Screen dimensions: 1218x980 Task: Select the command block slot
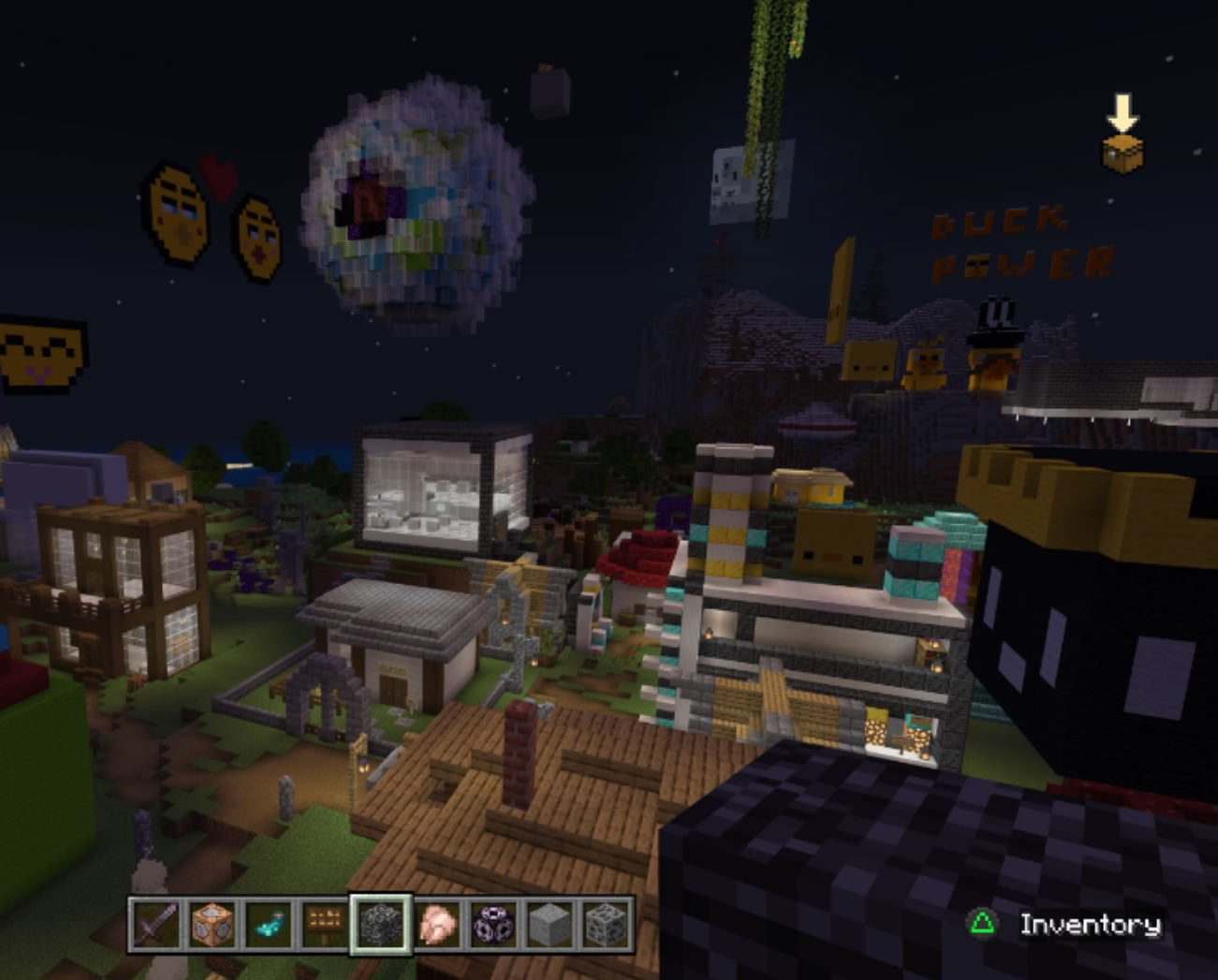(x=212, y=924)
